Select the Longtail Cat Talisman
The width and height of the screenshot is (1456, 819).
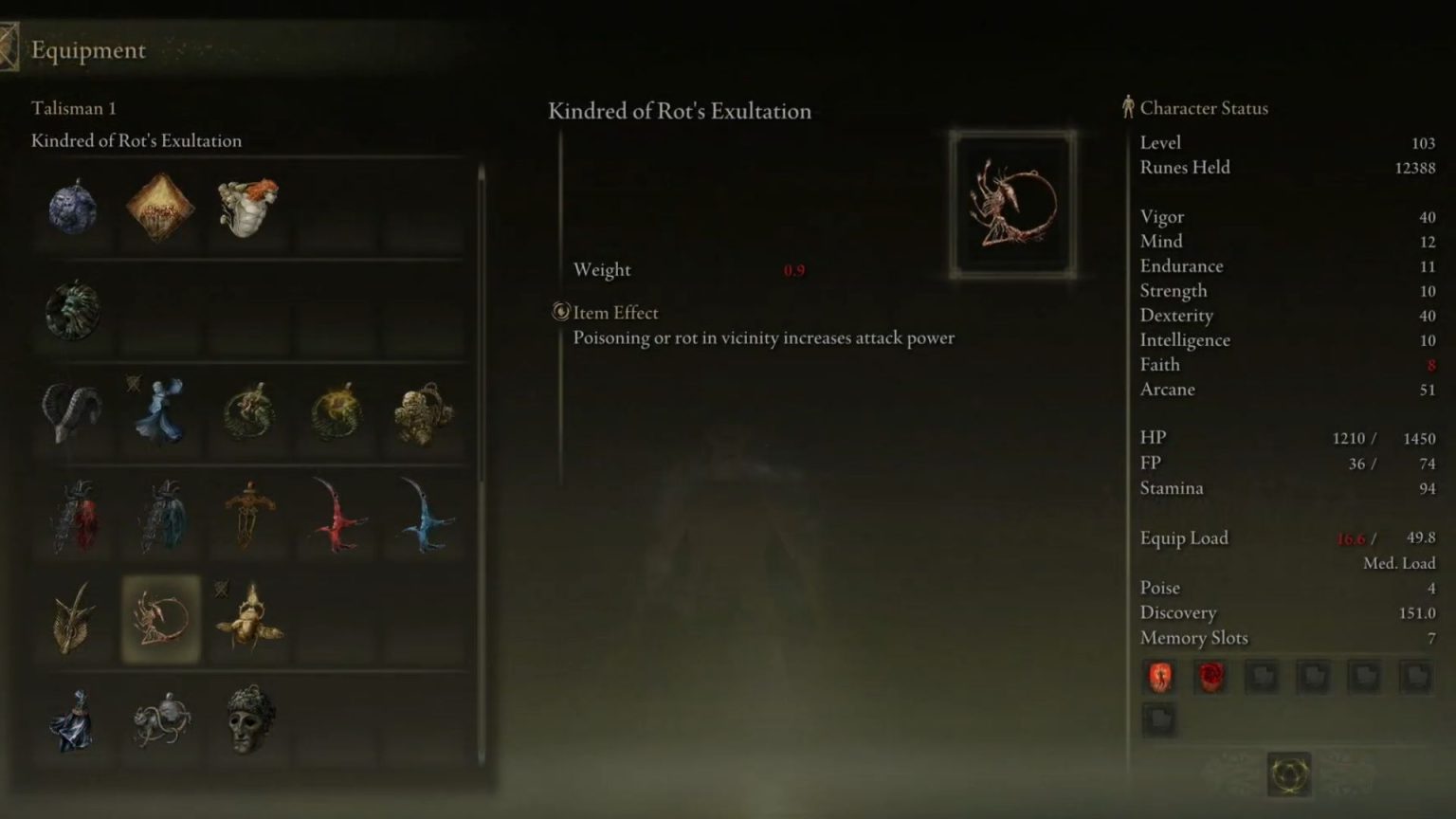(160, 720)
